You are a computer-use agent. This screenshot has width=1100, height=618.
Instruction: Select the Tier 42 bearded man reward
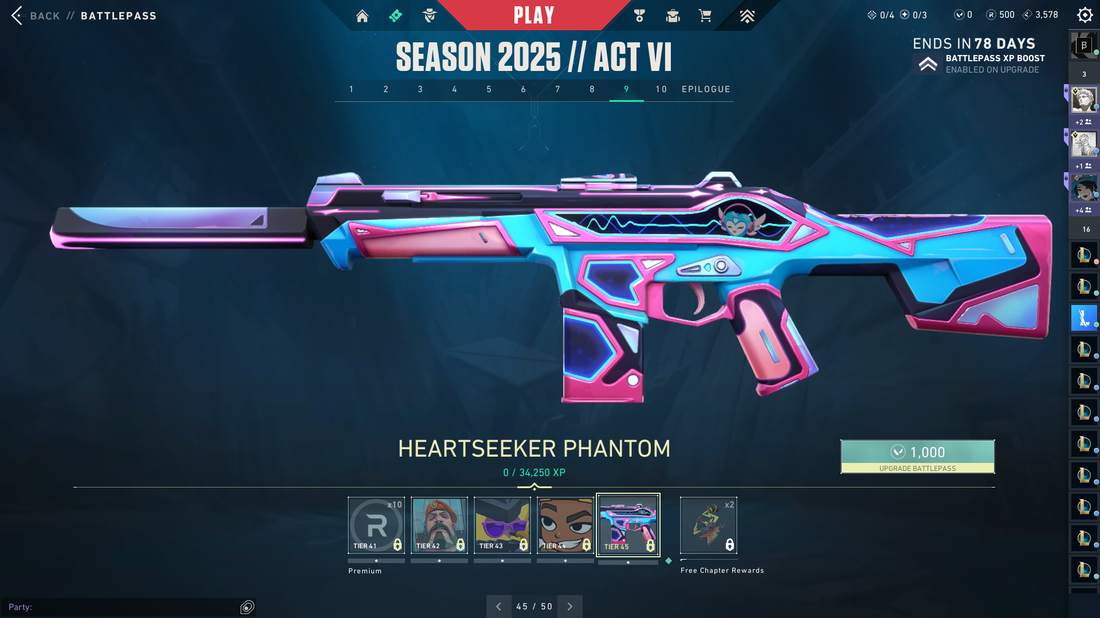(x=439, y=525)
